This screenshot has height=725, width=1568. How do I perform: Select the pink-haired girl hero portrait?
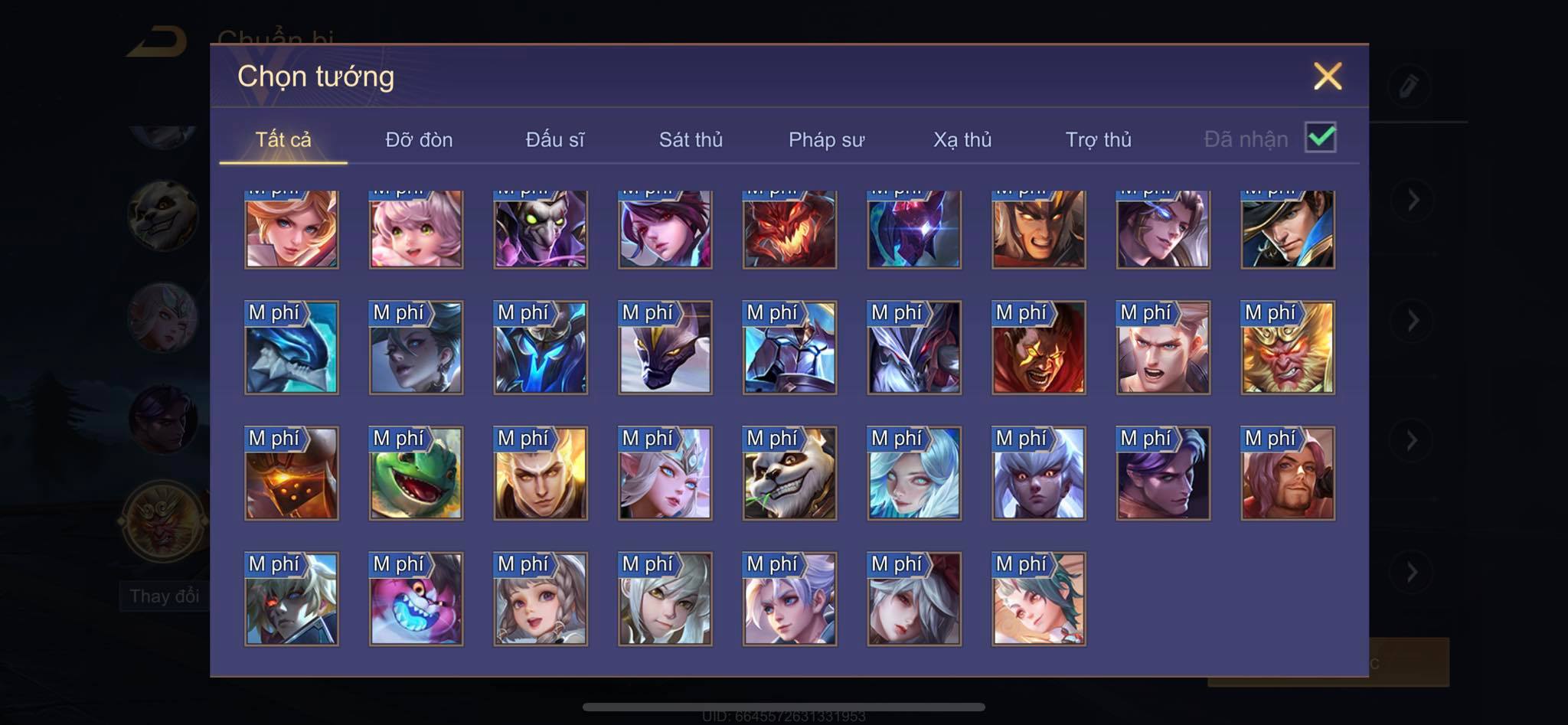(x=416, y=229)
